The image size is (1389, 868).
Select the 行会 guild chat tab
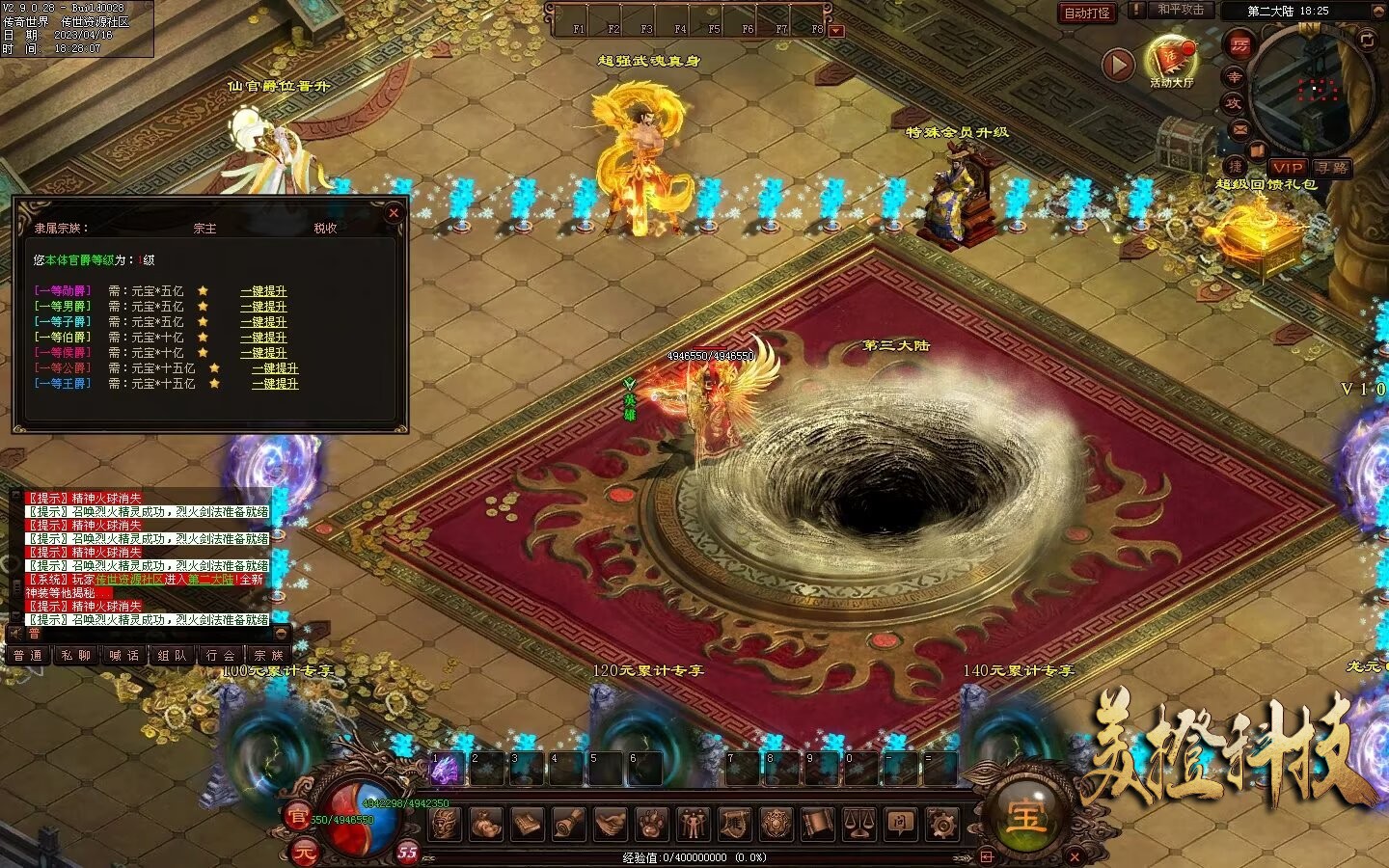click(221, 656)
